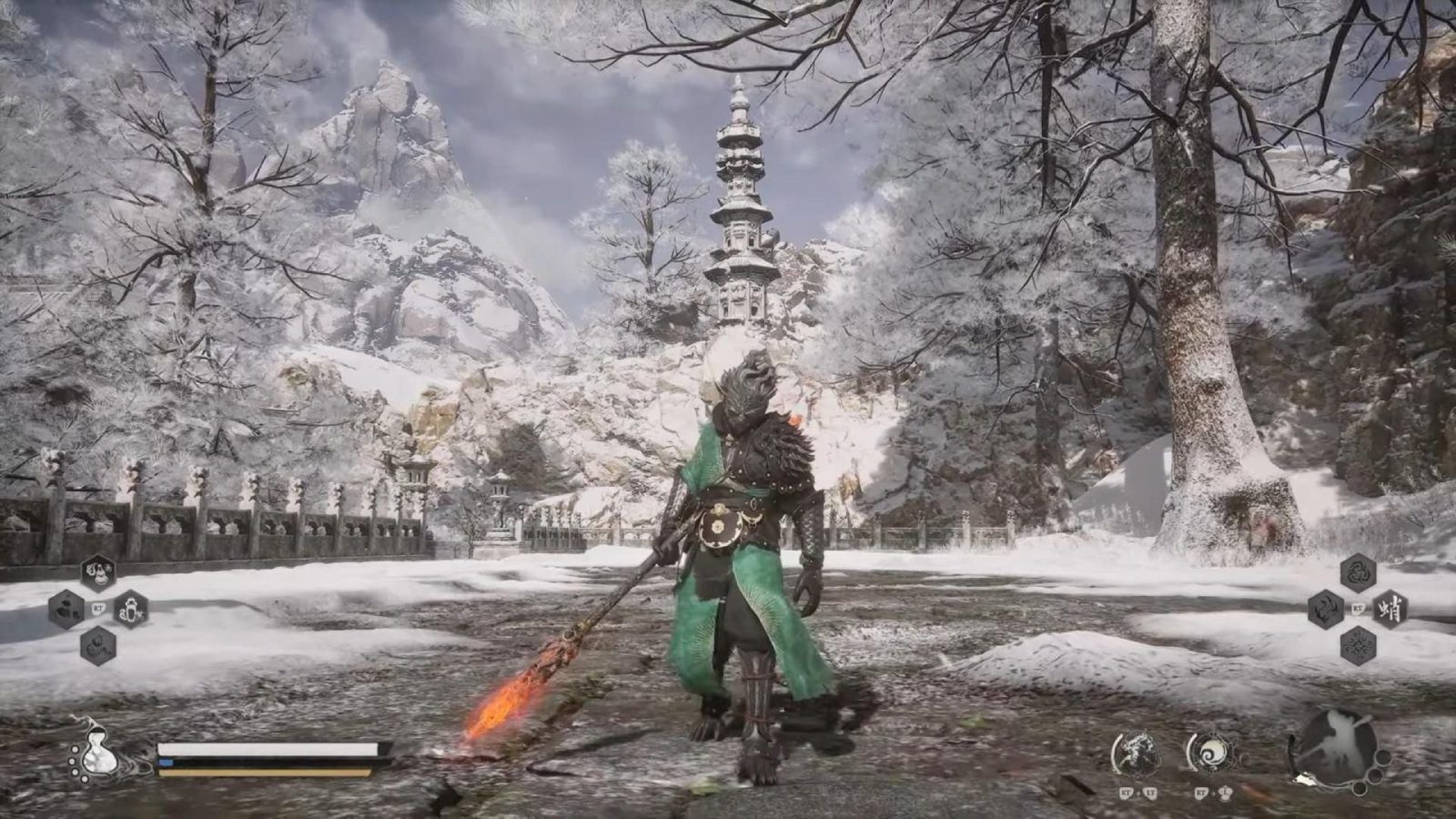Select the gourd drink consumable icon

click(97, 571)
